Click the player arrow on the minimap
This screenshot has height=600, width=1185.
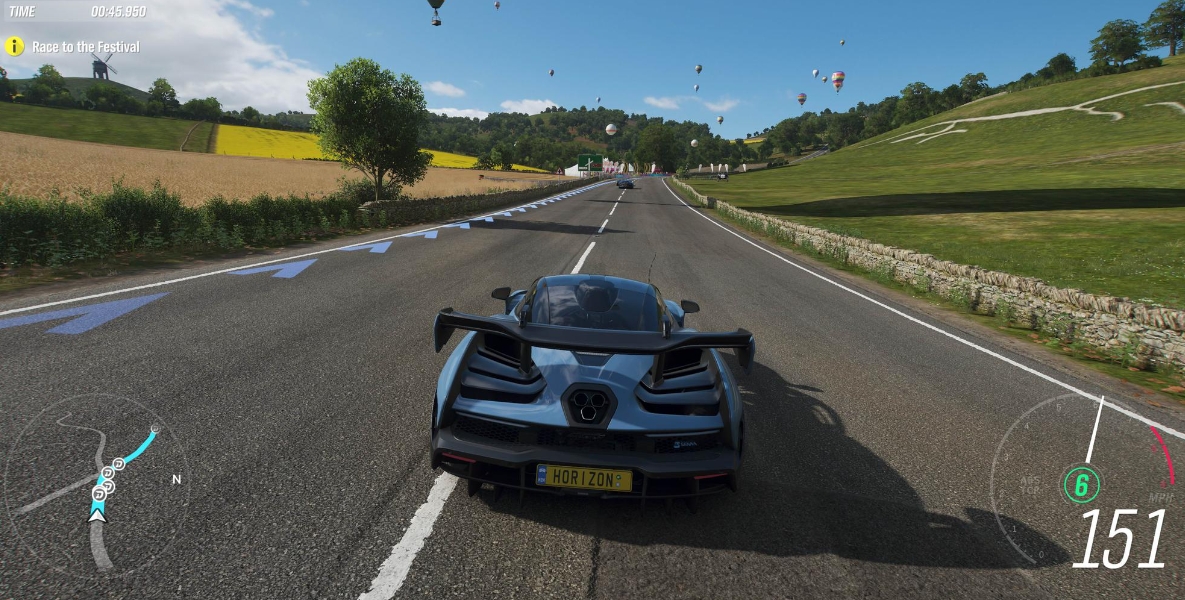pos(97,513)
